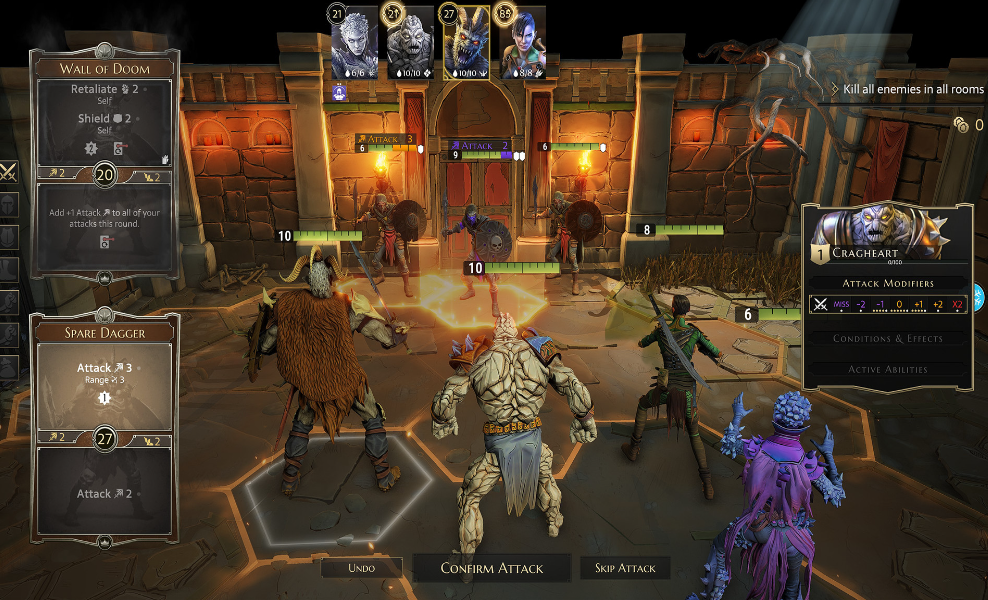Click the purple status icon under first portrait

tap(340, 90)
